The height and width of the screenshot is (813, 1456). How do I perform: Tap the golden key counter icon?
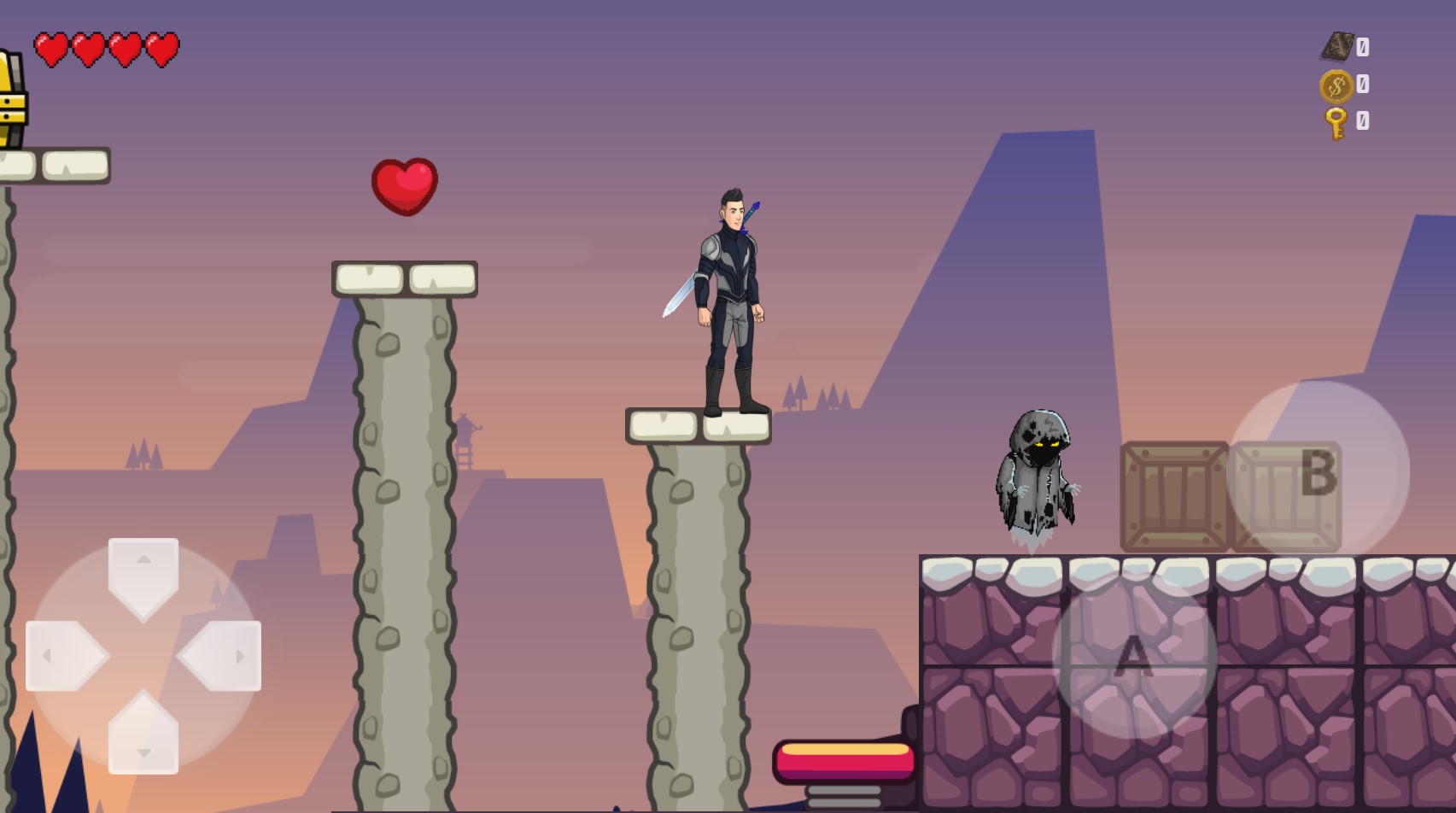point(1335,122)
